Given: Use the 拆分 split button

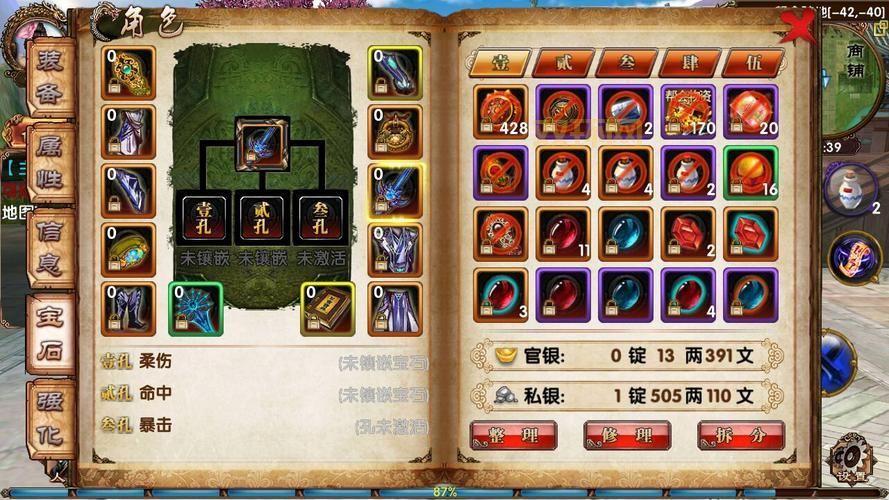Looking at the screenshot, I should coord(740,435).
